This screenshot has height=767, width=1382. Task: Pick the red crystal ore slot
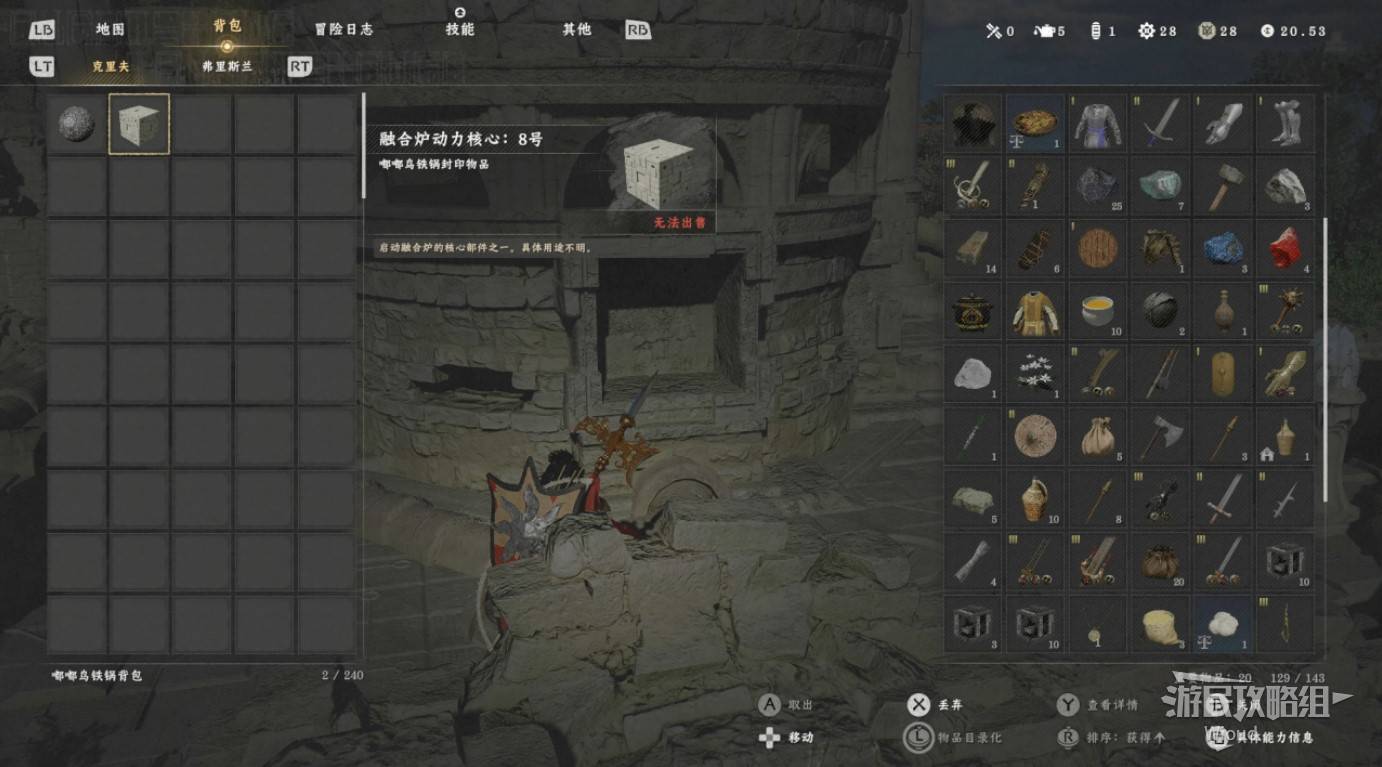coord(1284,249)
